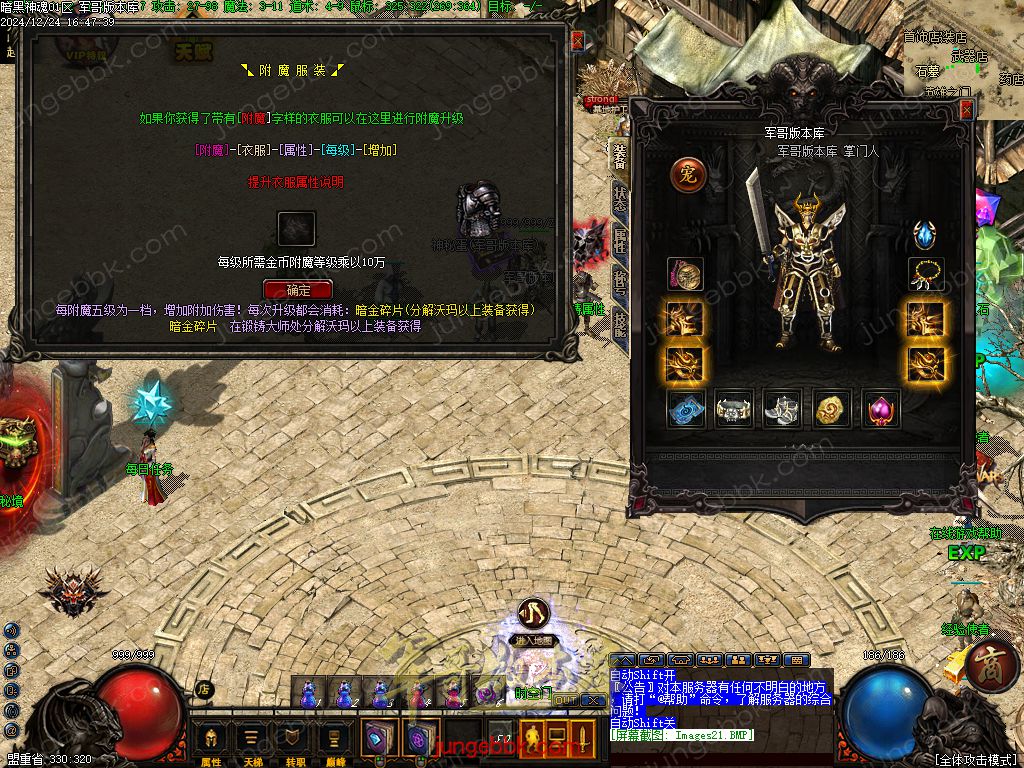Switch to the 状态 tab
The image size is (1024, 768).
(620, 196)
